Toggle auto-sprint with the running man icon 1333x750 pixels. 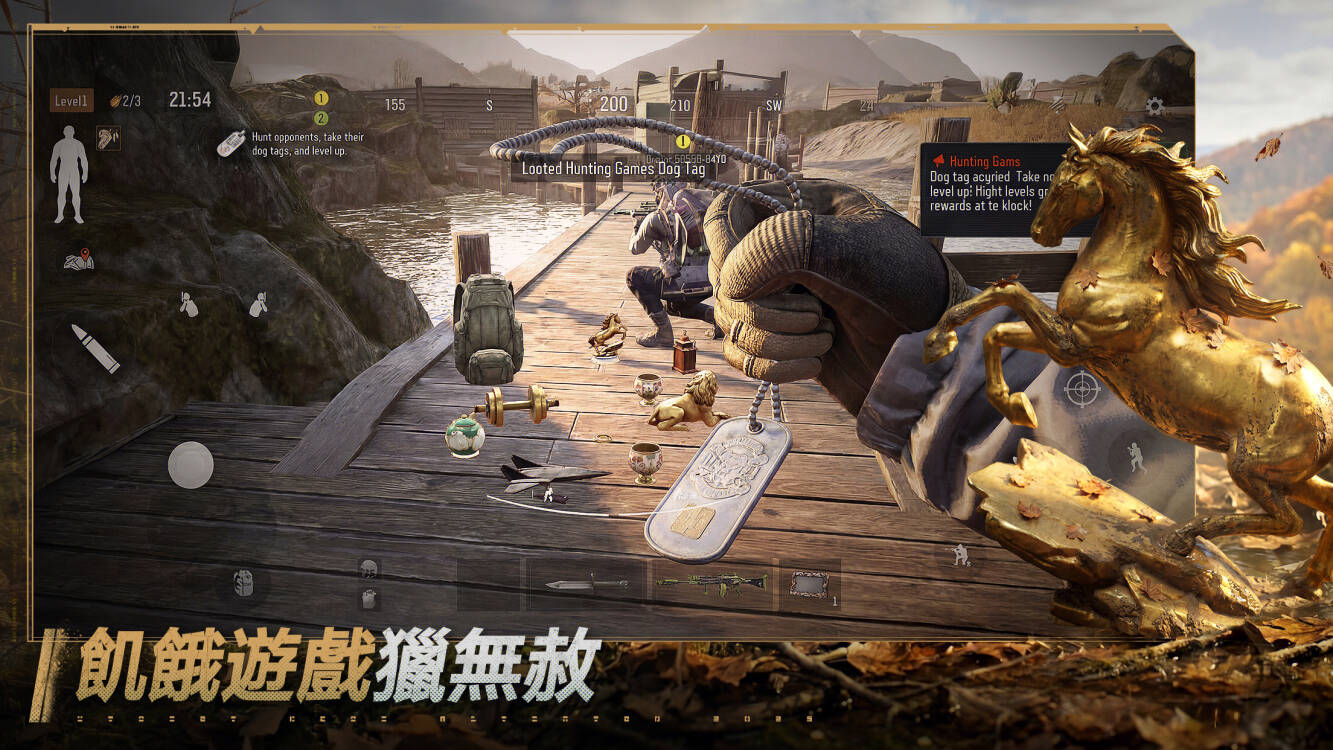click(959, 555)
